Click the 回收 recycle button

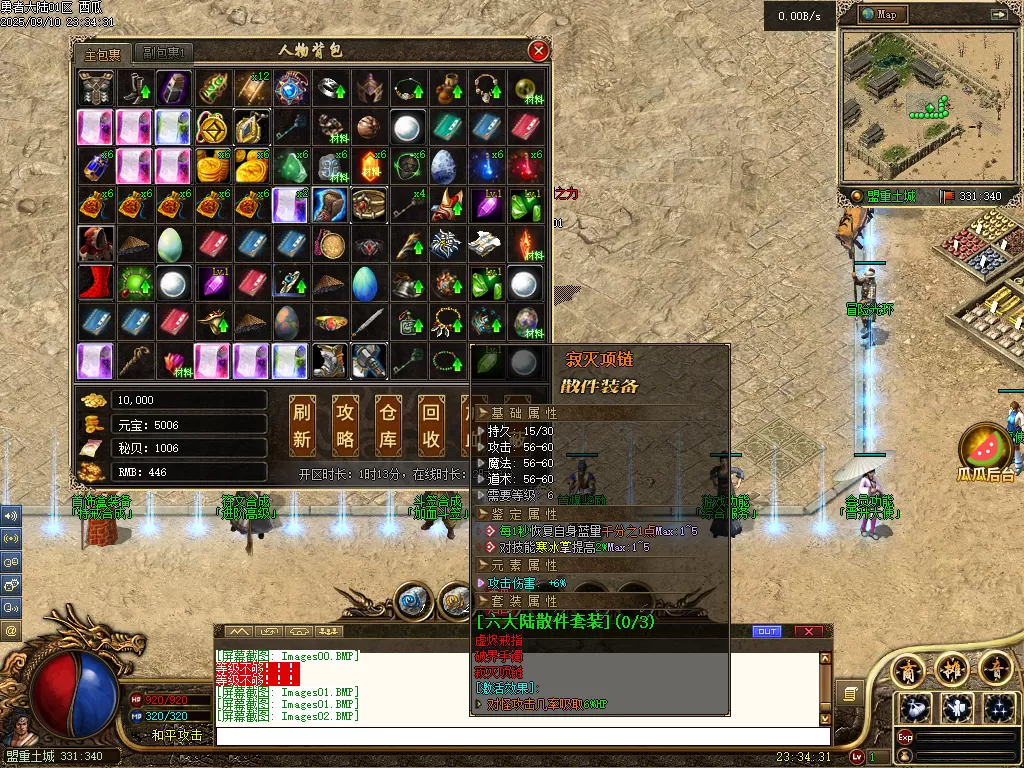pos(431,424)
